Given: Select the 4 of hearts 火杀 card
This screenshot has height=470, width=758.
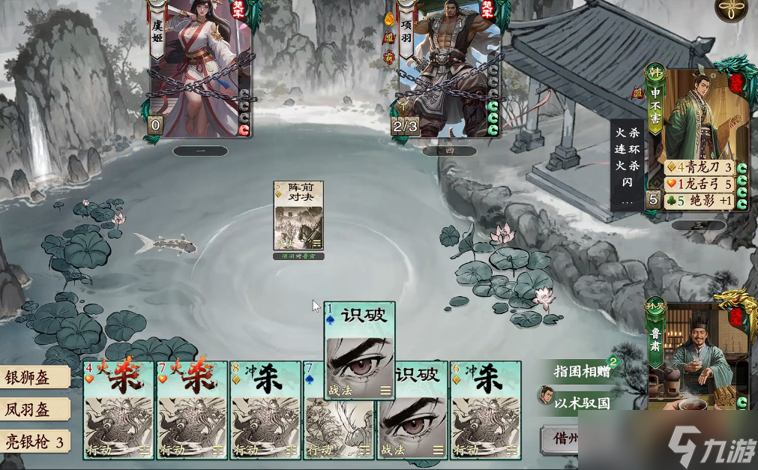Looking at the screenshot, I should coord(119,412).
